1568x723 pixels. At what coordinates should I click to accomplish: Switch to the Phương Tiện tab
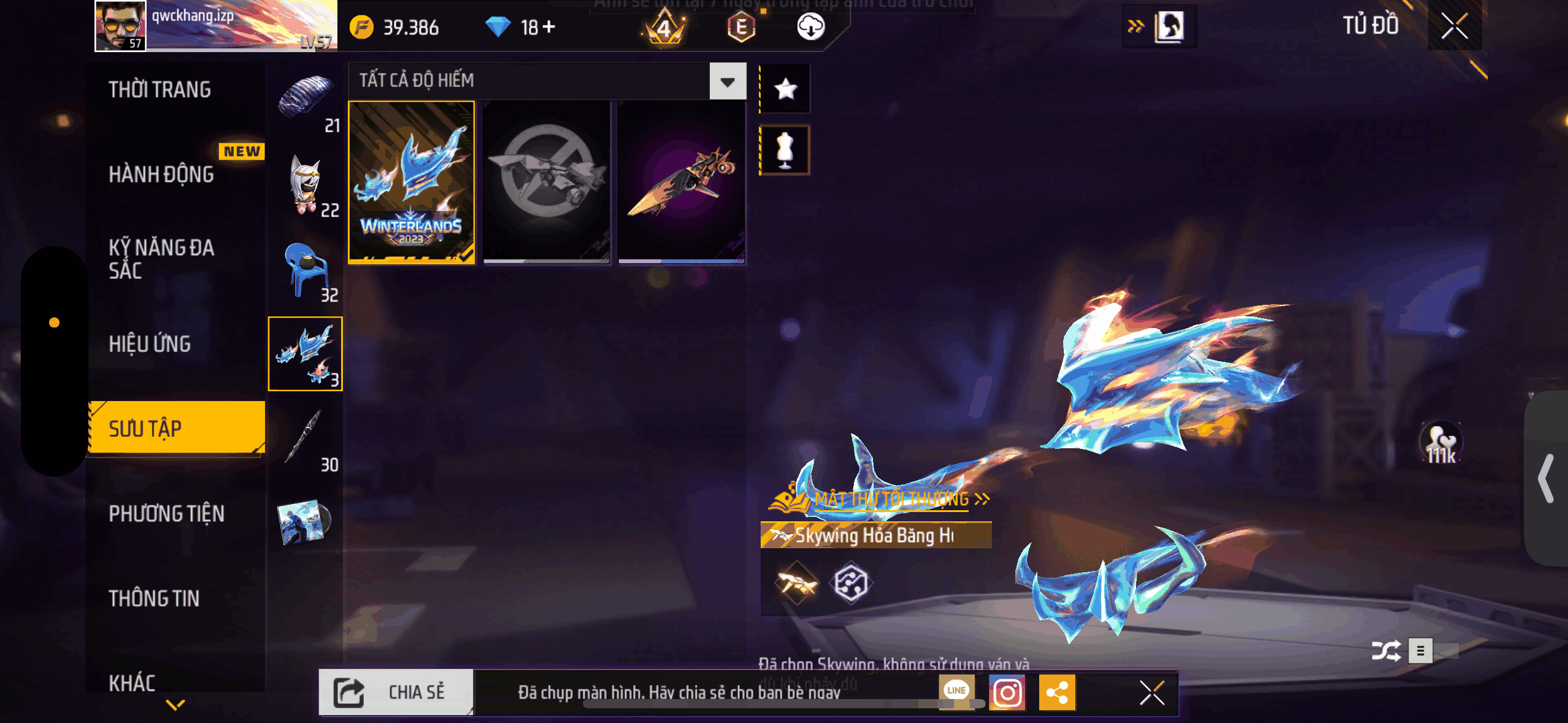click(166, 513)
